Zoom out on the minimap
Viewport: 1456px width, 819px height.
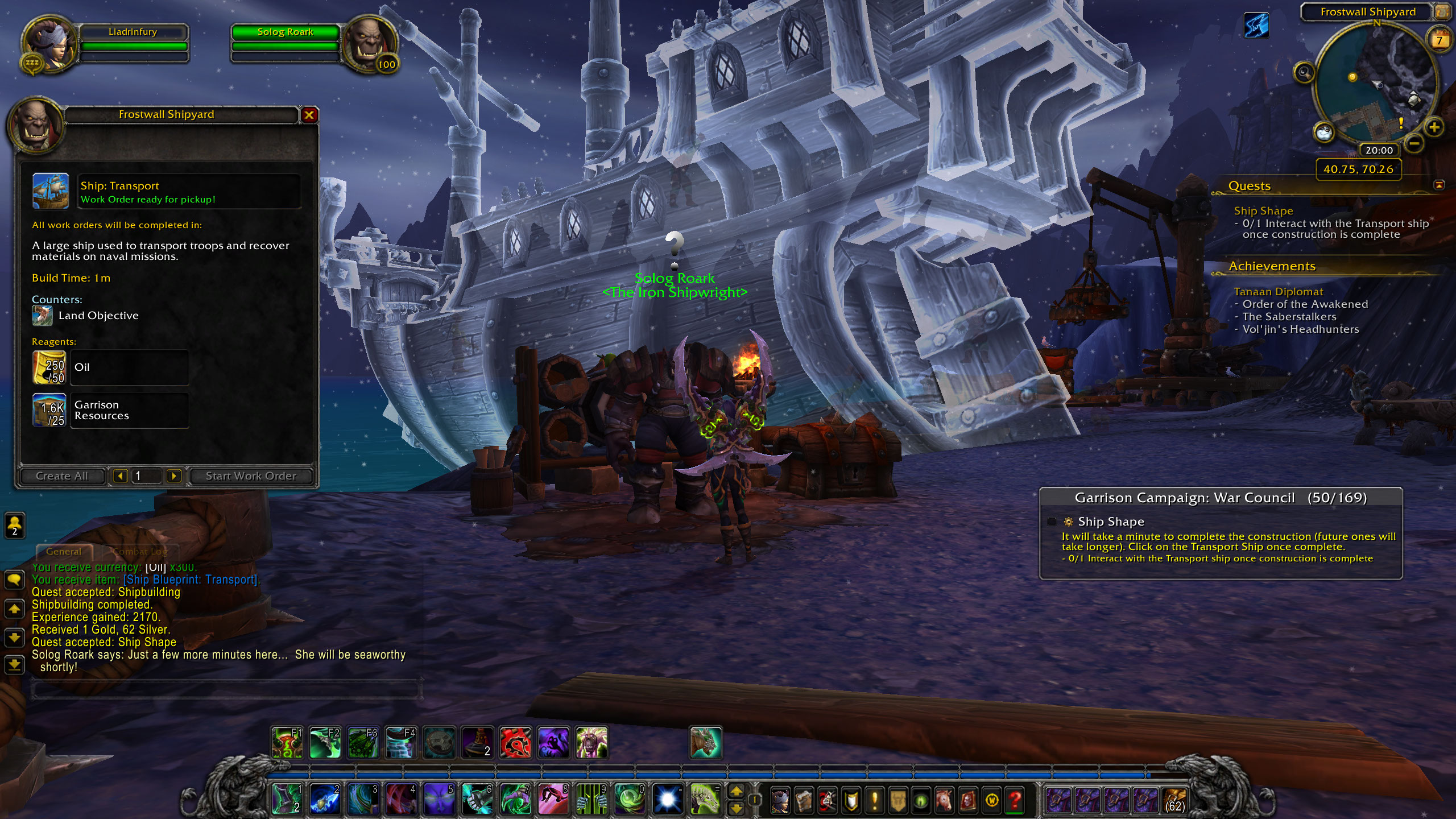[x=1415, y=142]
